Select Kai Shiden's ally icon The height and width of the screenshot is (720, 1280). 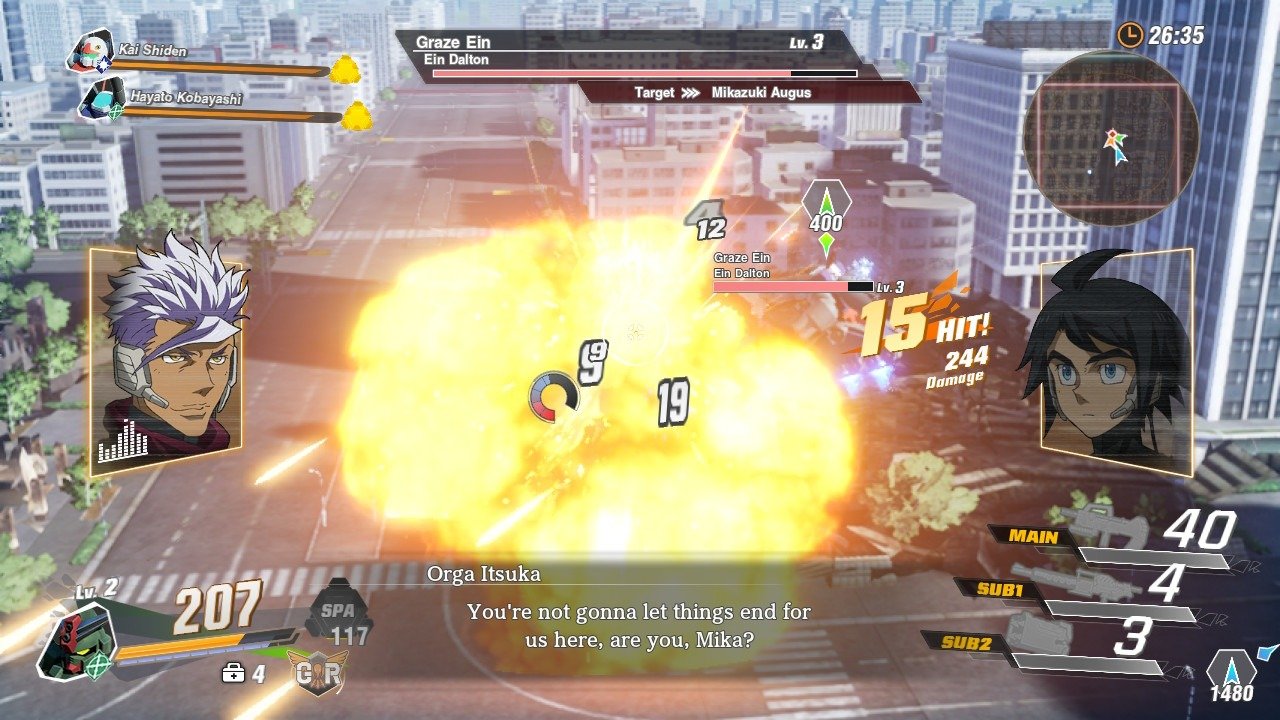[90, 52]
